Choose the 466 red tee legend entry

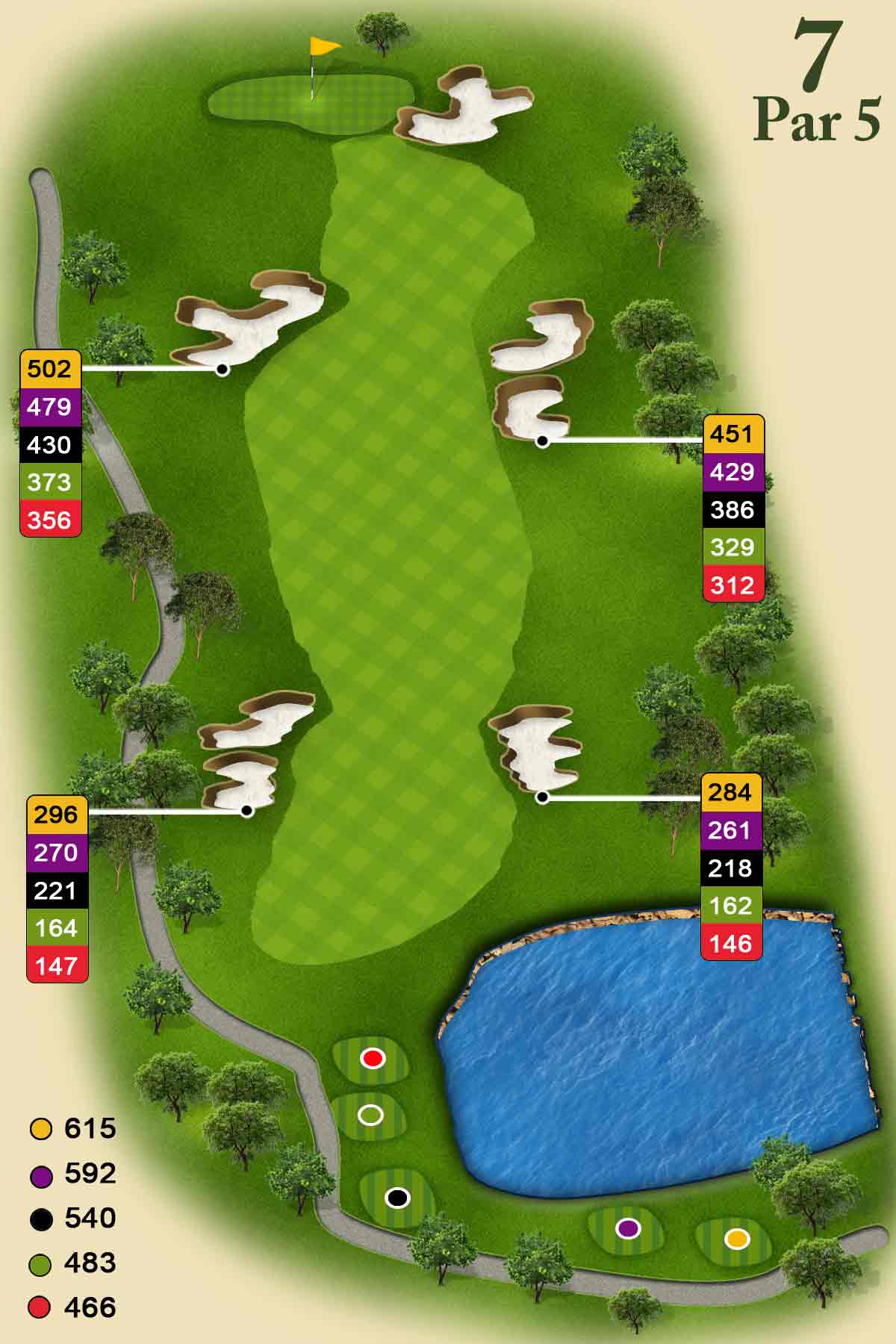pos(72,1307)
